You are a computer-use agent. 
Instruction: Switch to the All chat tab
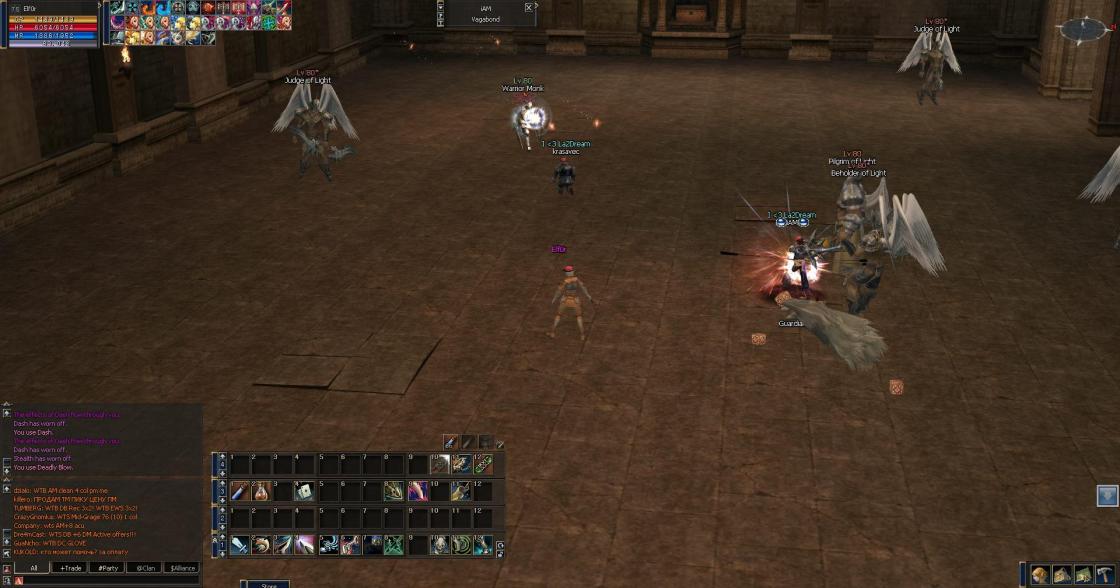(x=33, y=567)
